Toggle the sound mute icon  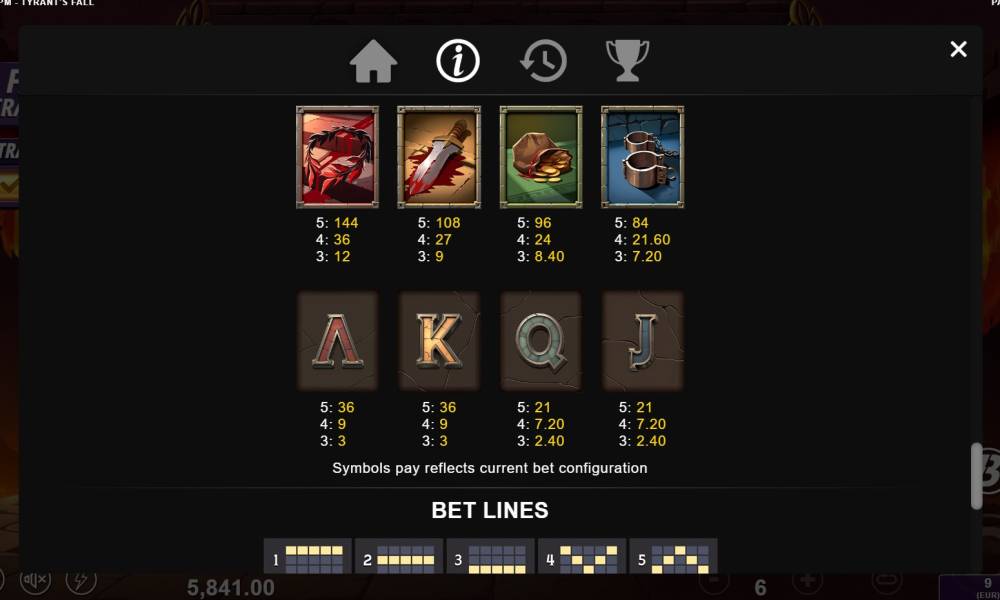point(36,580)
